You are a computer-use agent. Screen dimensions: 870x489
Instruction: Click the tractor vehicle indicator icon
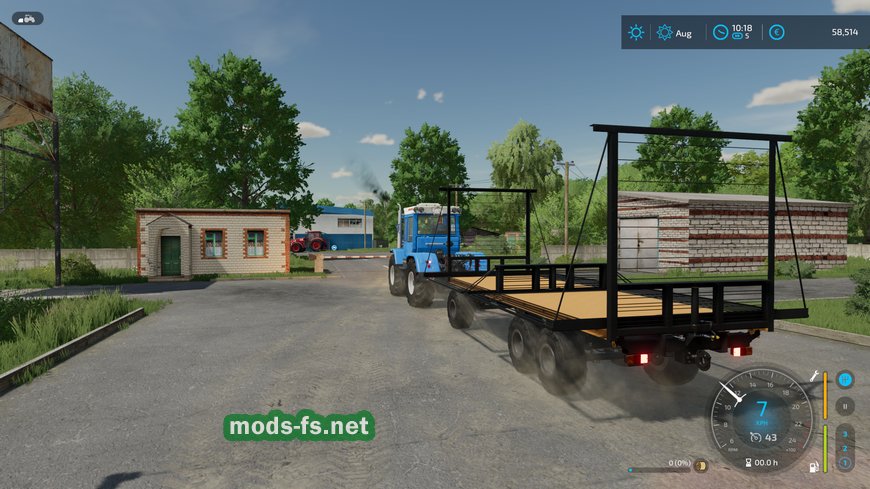click(27, 18)
